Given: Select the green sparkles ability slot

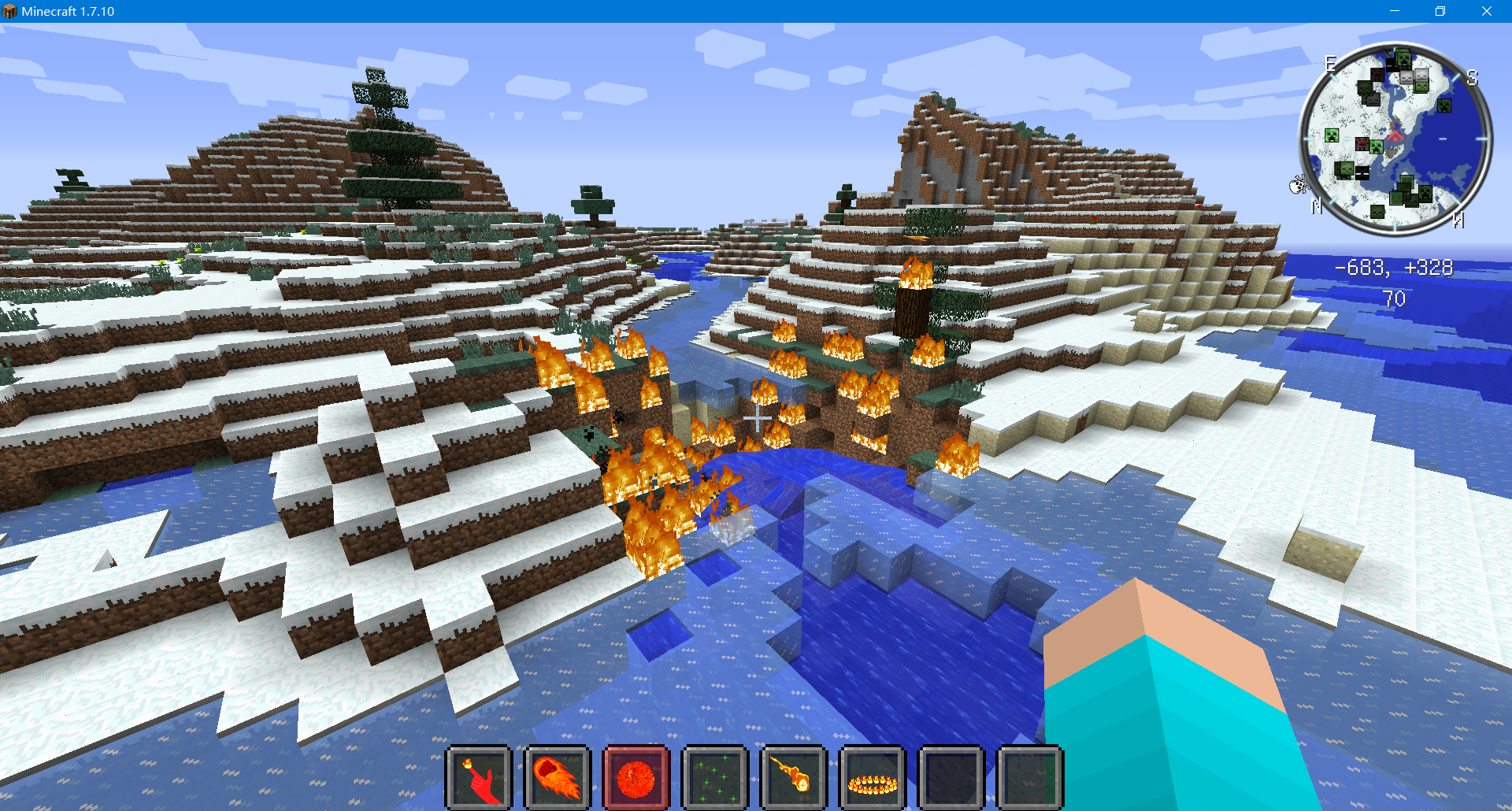Looking at the screenshot, I should (x=715, y=777).
